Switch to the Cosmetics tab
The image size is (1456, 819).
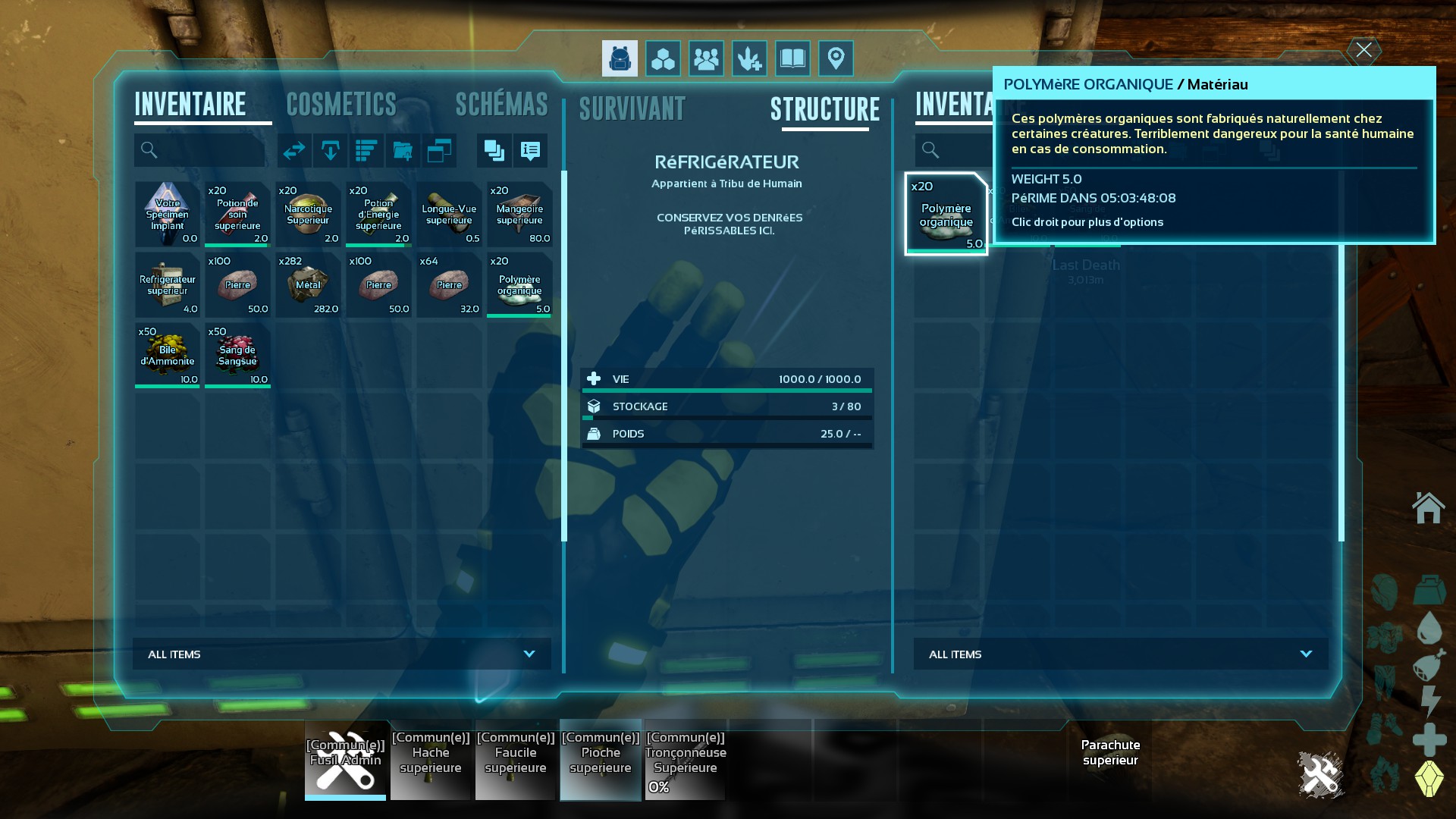(341, 105)
